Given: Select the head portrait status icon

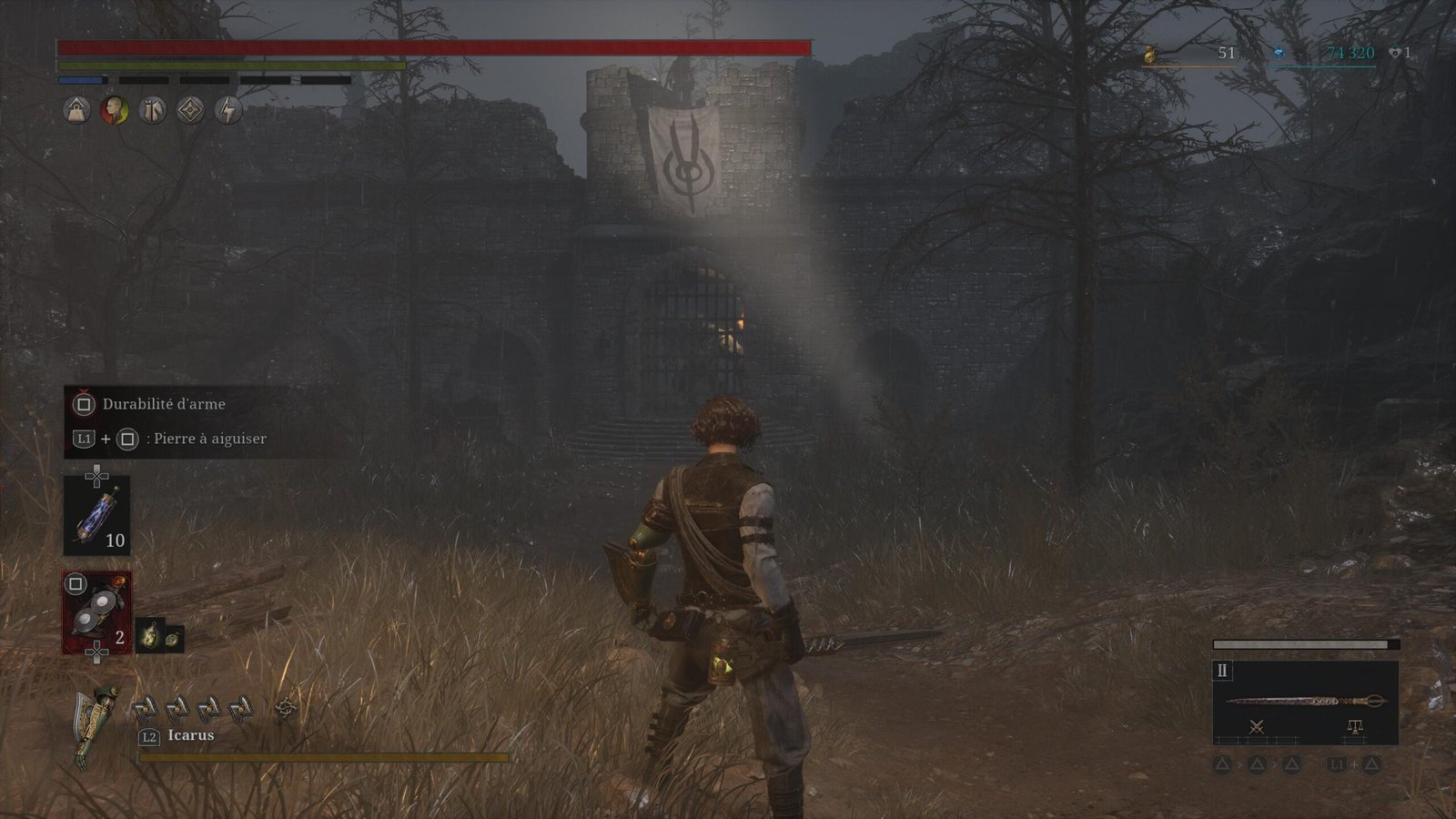Looking at the screenshot, I should [x=115, y=111].
